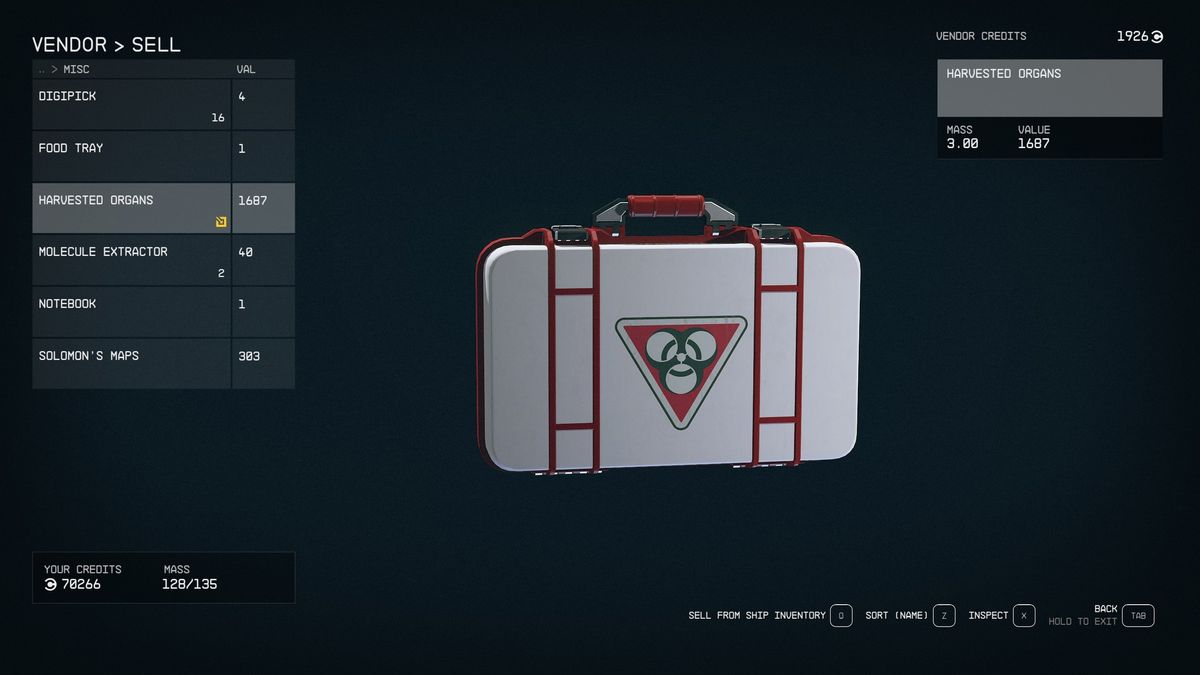Choose Solomon's Maps to sell
Screen dimensions: 1200x675
click(x=132, y=363)
